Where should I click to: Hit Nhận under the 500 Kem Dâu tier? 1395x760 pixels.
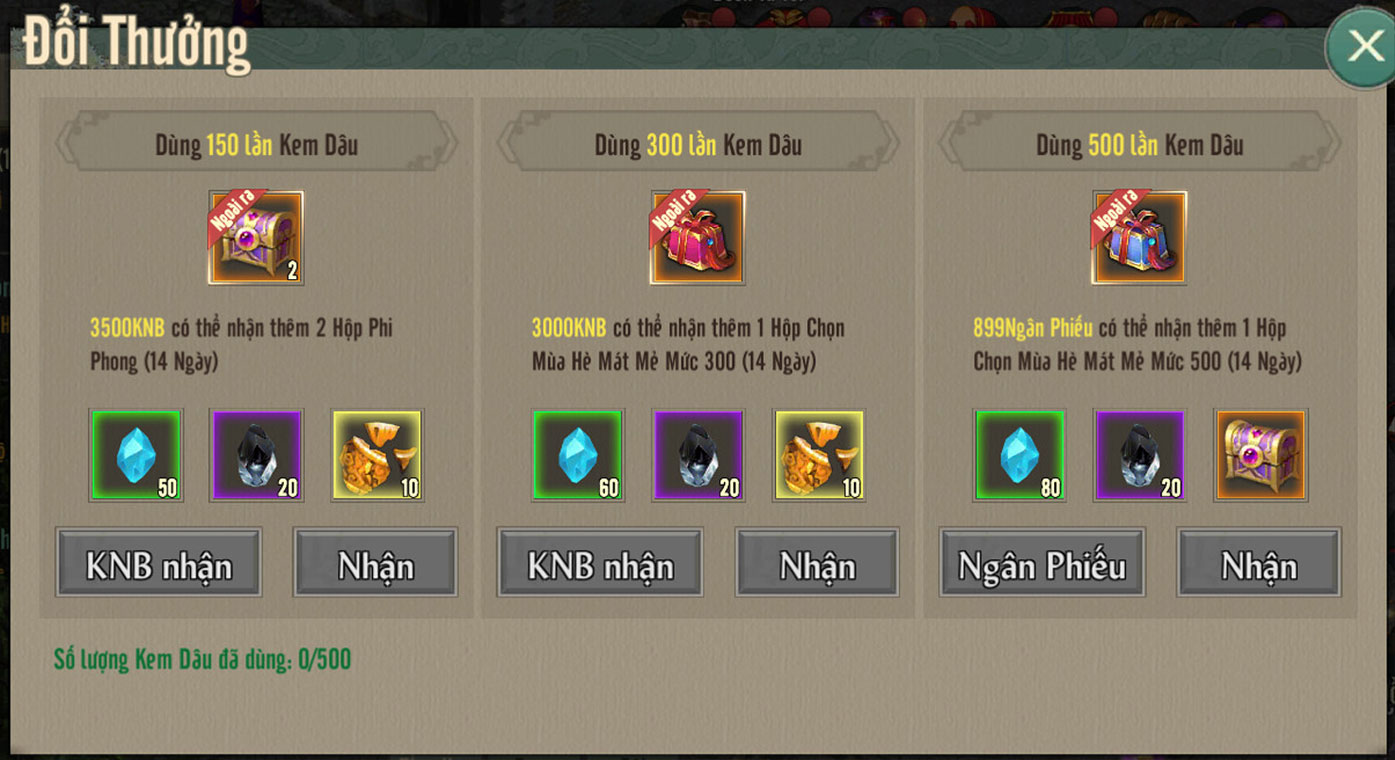[1258, 564]
